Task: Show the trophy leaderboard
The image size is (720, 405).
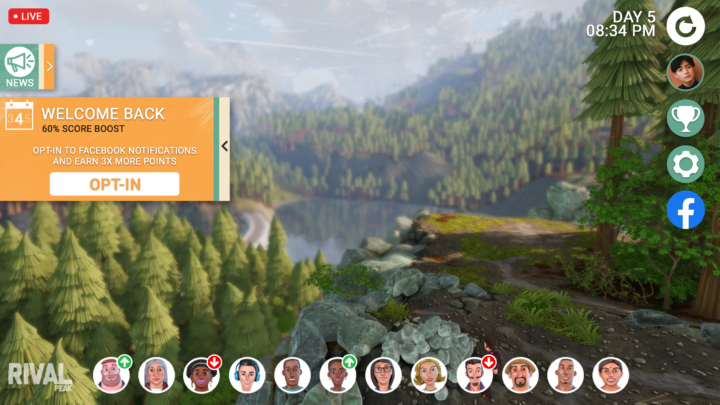Action: [x=685, y=117]
